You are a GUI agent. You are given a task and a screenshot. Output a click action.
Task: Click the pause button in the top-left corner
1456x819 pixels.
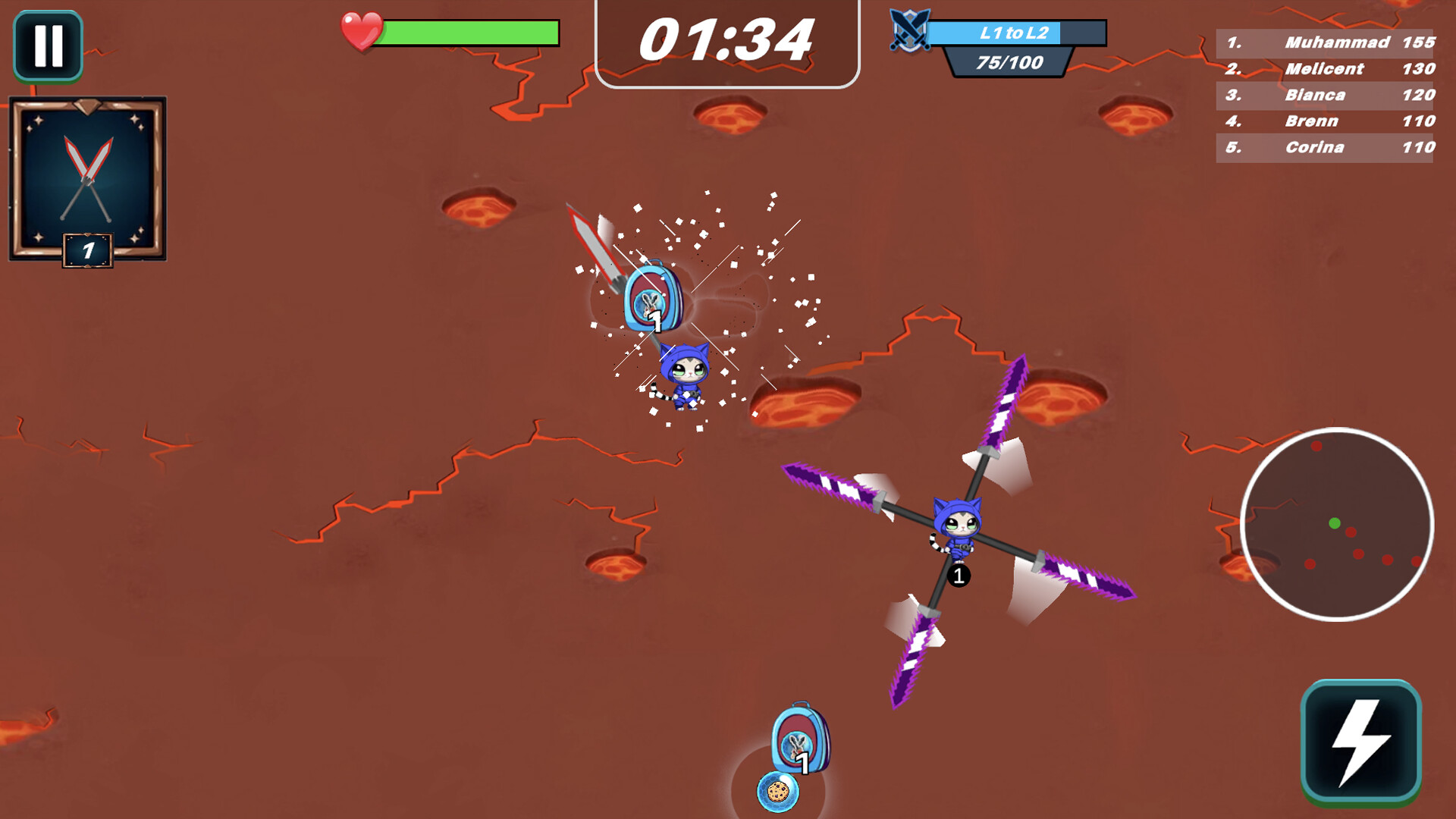click(x=47, y=45)
